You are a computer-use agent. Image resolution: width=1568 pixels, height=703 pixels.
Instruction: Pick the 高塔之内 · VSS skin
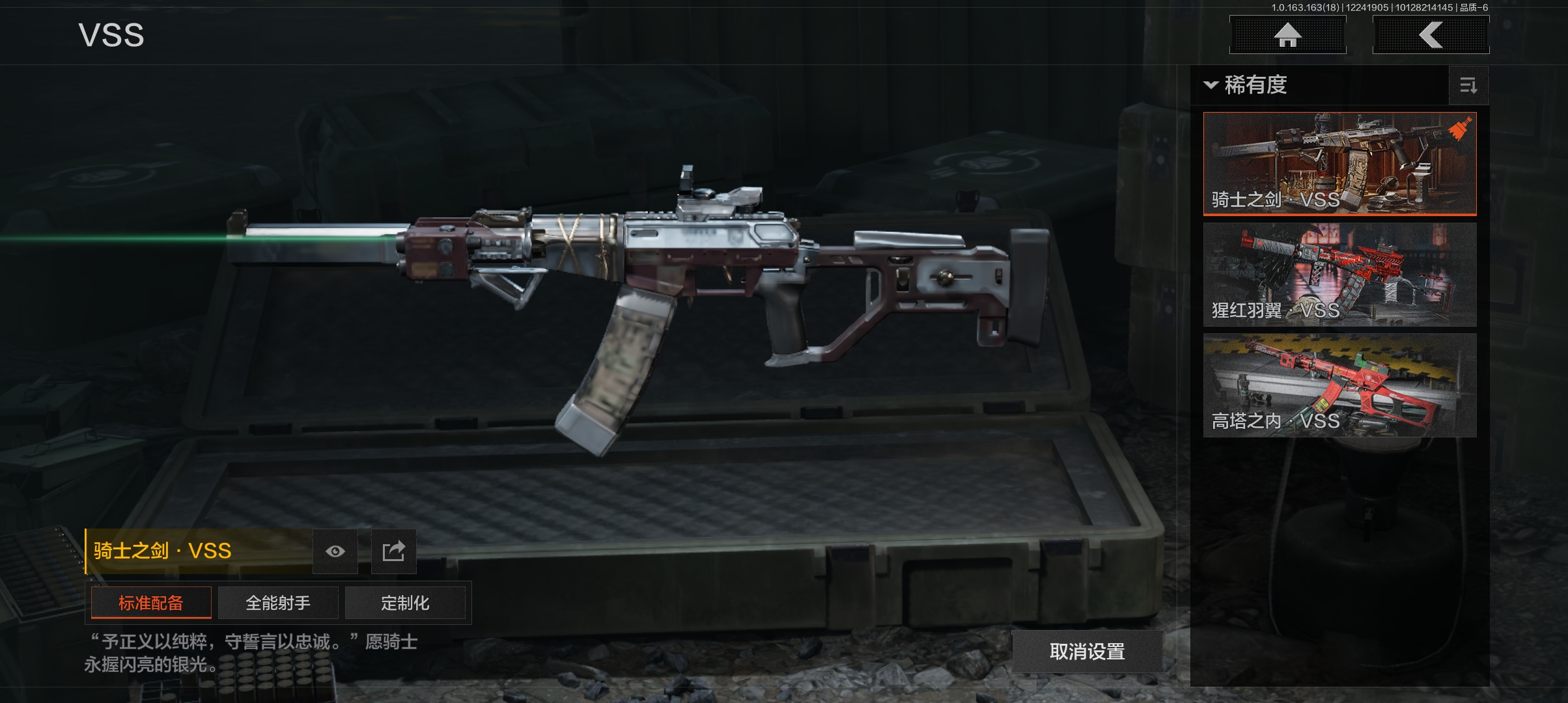1339,385
